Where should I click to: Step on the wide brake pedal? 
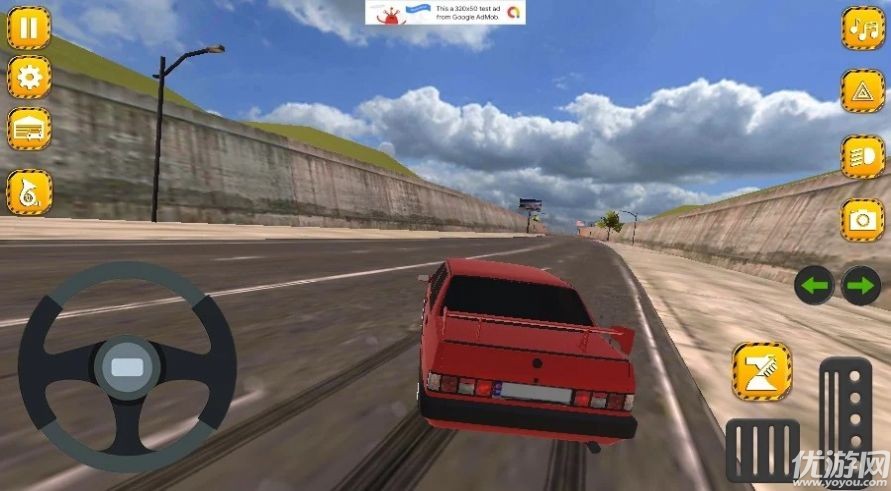click(762, 450)
